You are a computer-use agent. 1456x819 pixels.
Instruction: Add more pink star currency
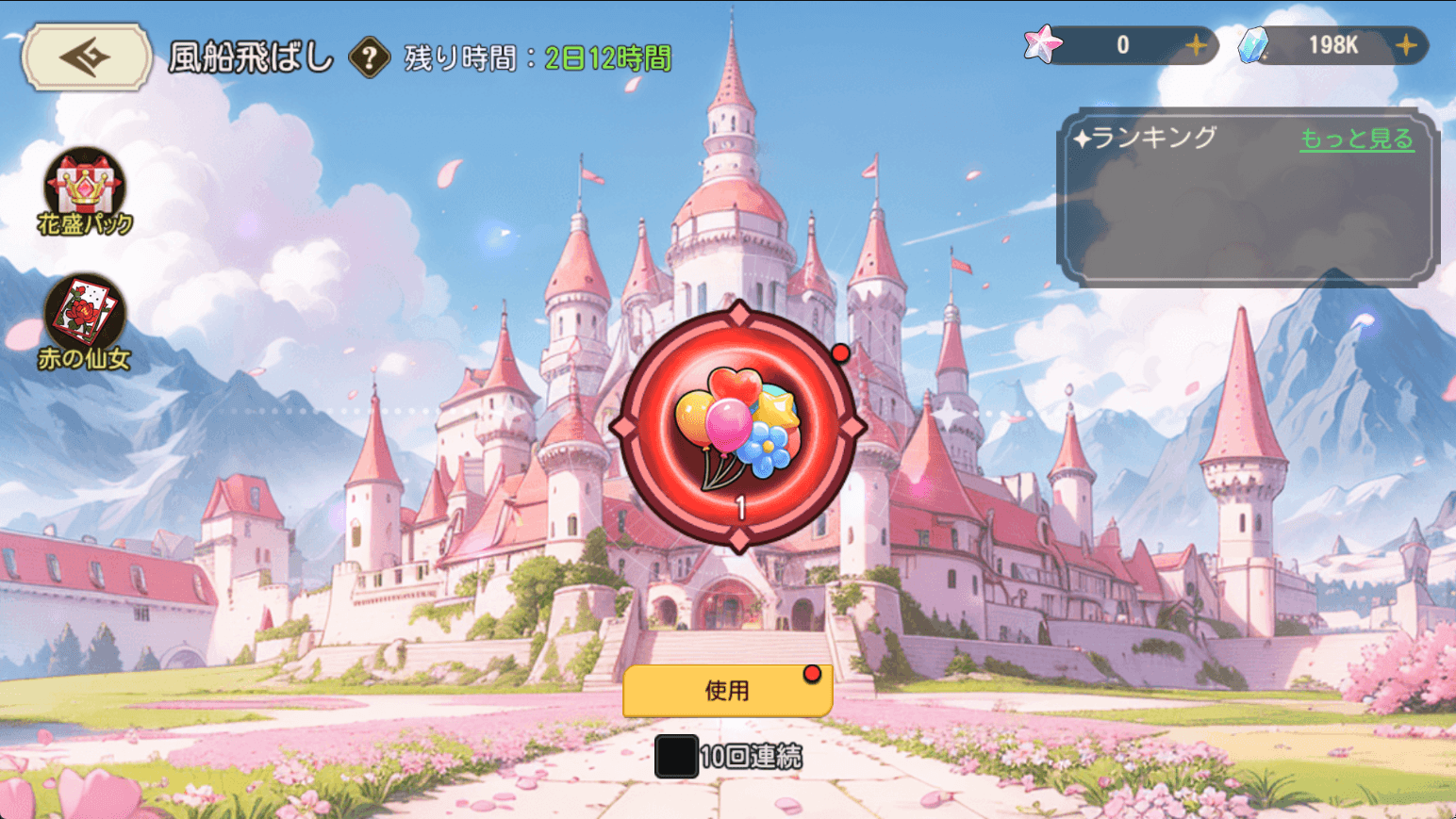(1196, 45)
